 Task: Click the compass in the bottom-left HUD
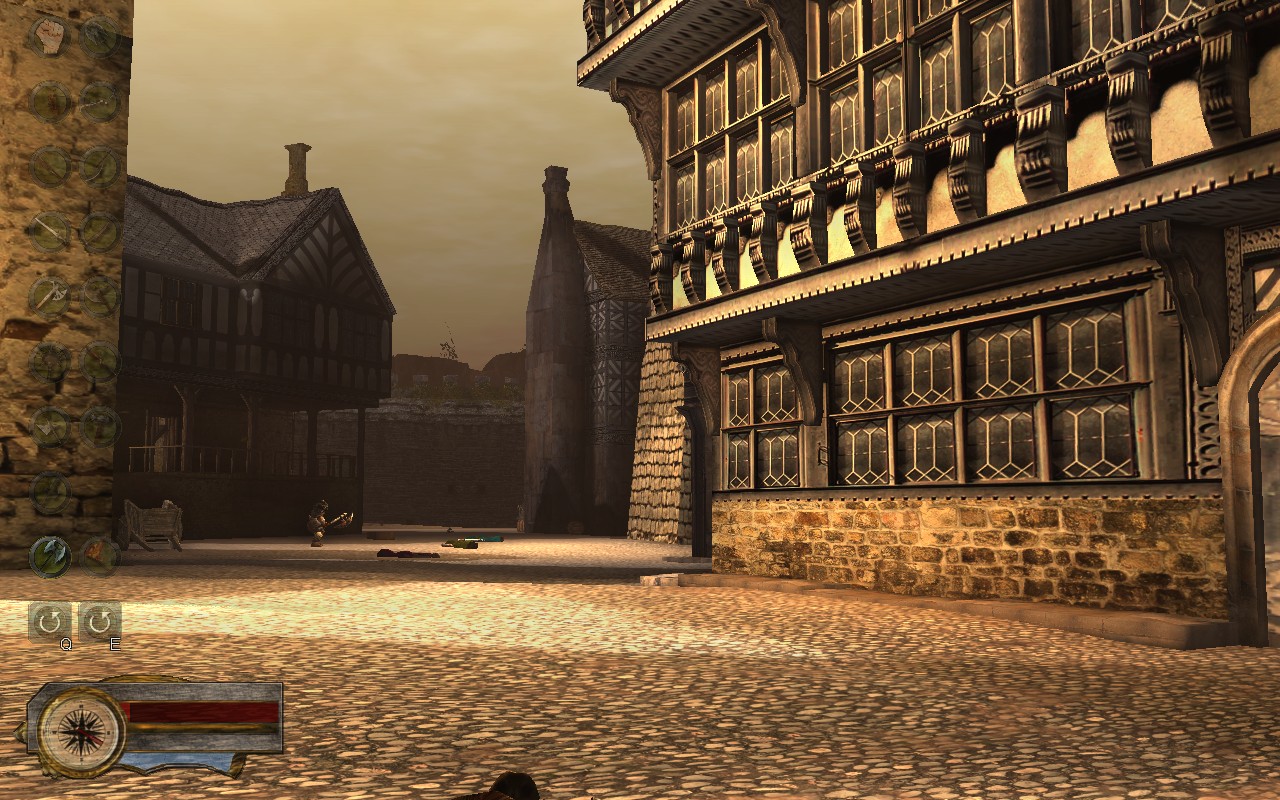pos(81,733)
